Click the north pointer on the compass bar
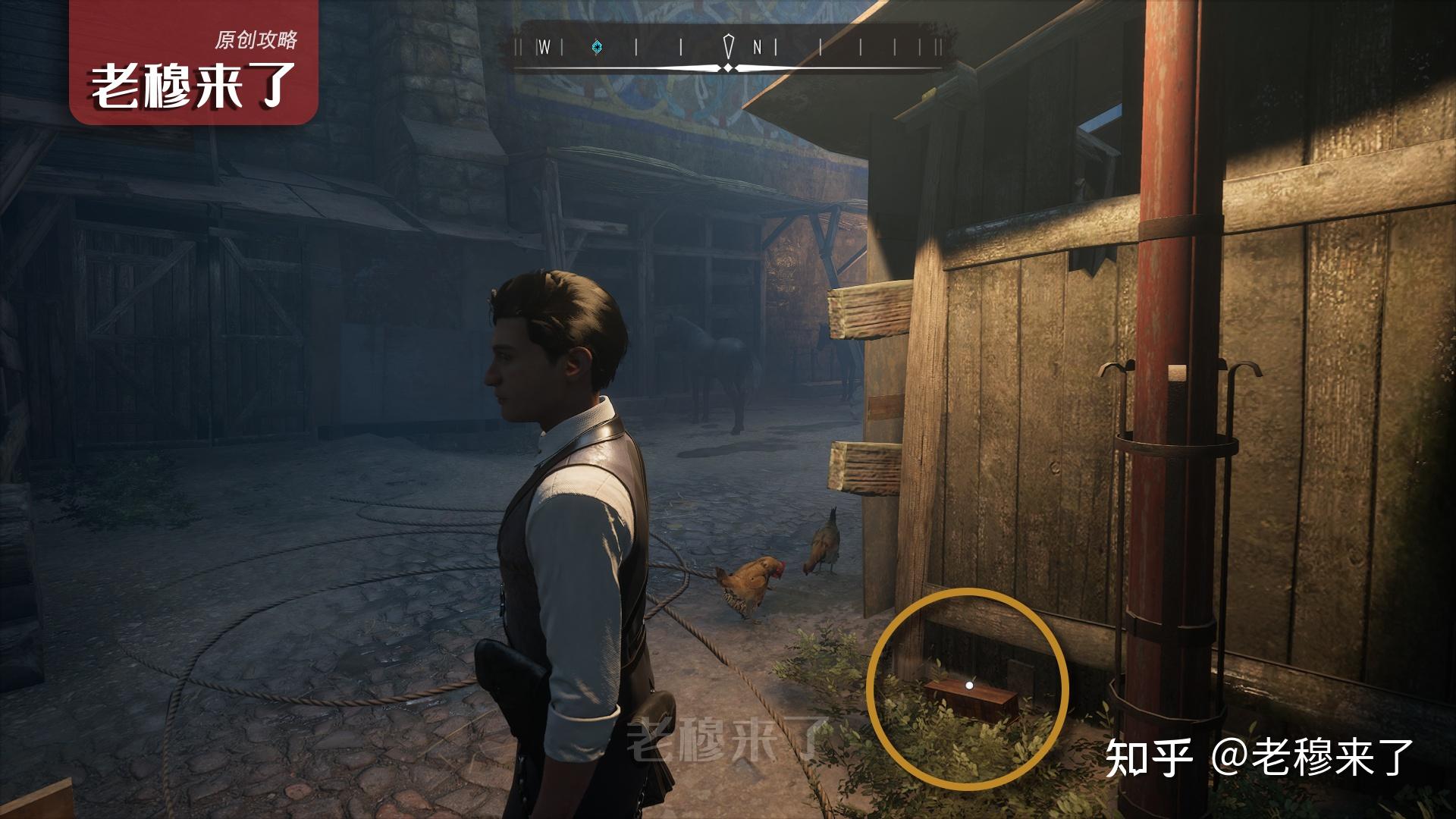1456x819 pixels. point(729,46)
